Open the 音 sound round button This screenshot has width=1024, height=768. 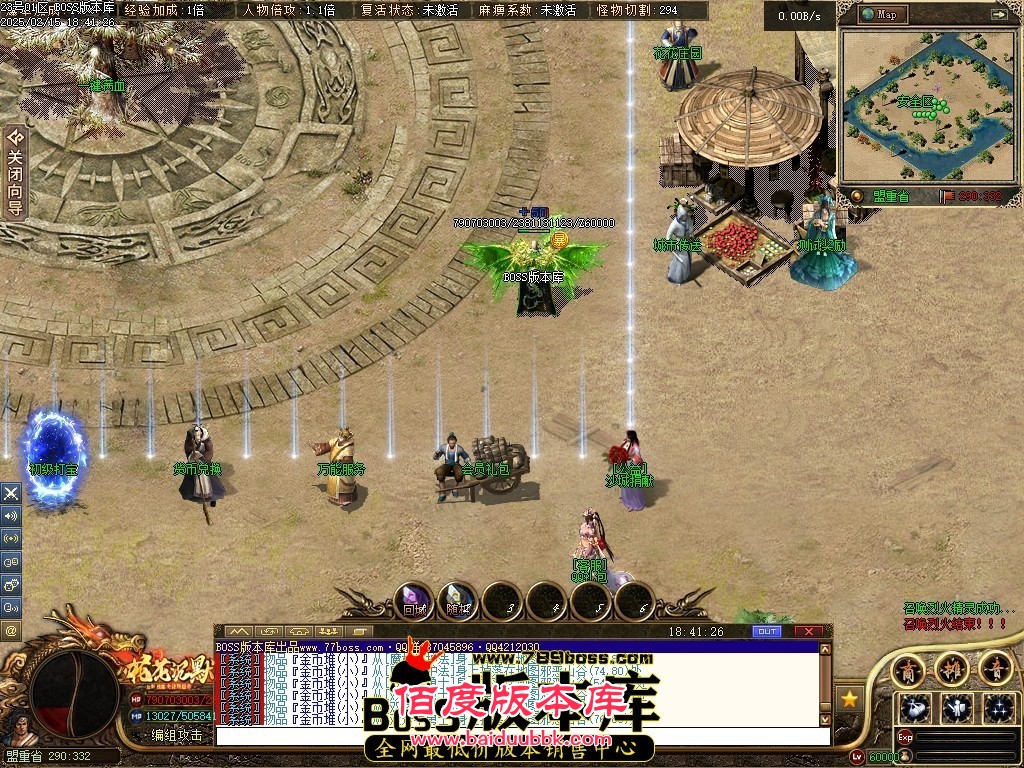tap(995, 669)
